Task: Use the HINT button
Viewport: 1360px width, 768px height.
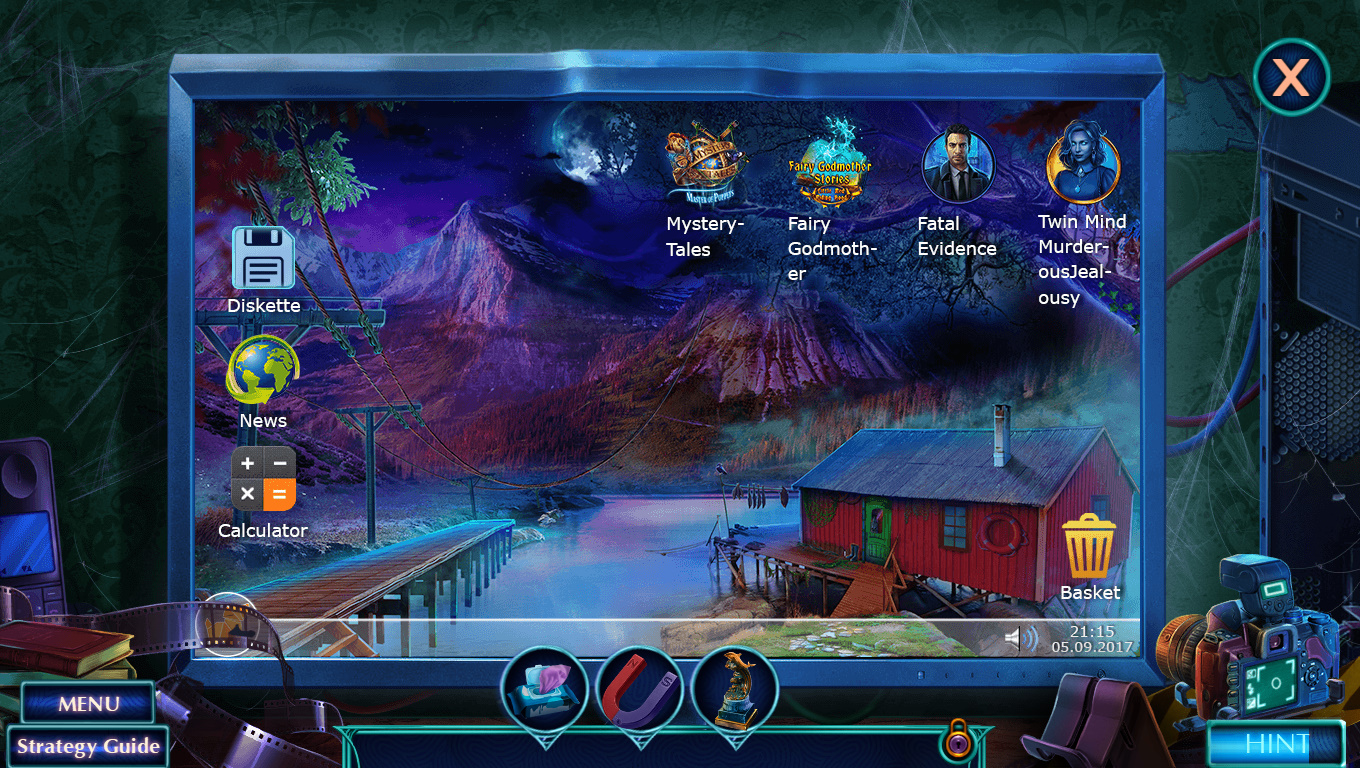Action: [x=1275, y=744]
